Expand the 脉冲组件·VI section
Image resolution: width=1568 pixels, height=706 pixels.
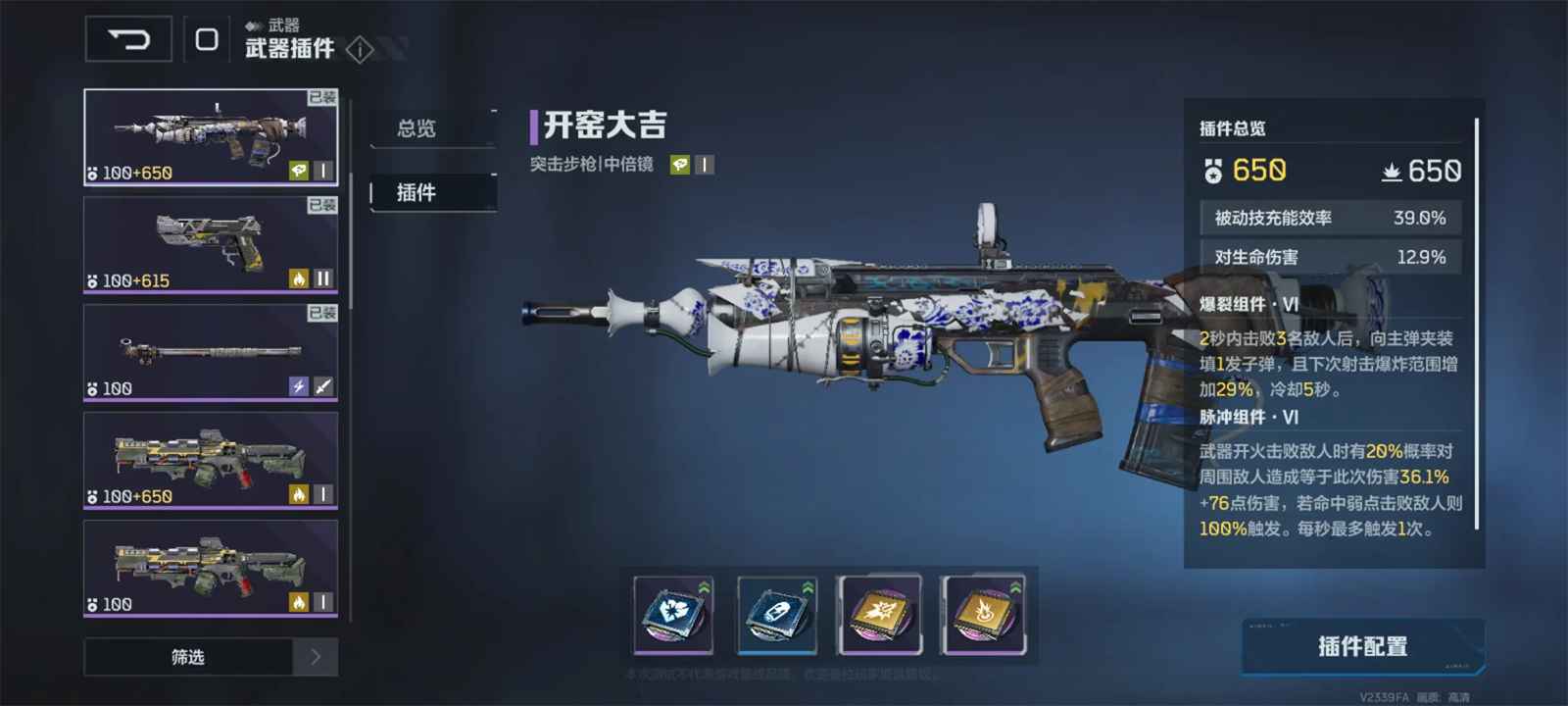pyautogui.click(x=1249, y=415)
